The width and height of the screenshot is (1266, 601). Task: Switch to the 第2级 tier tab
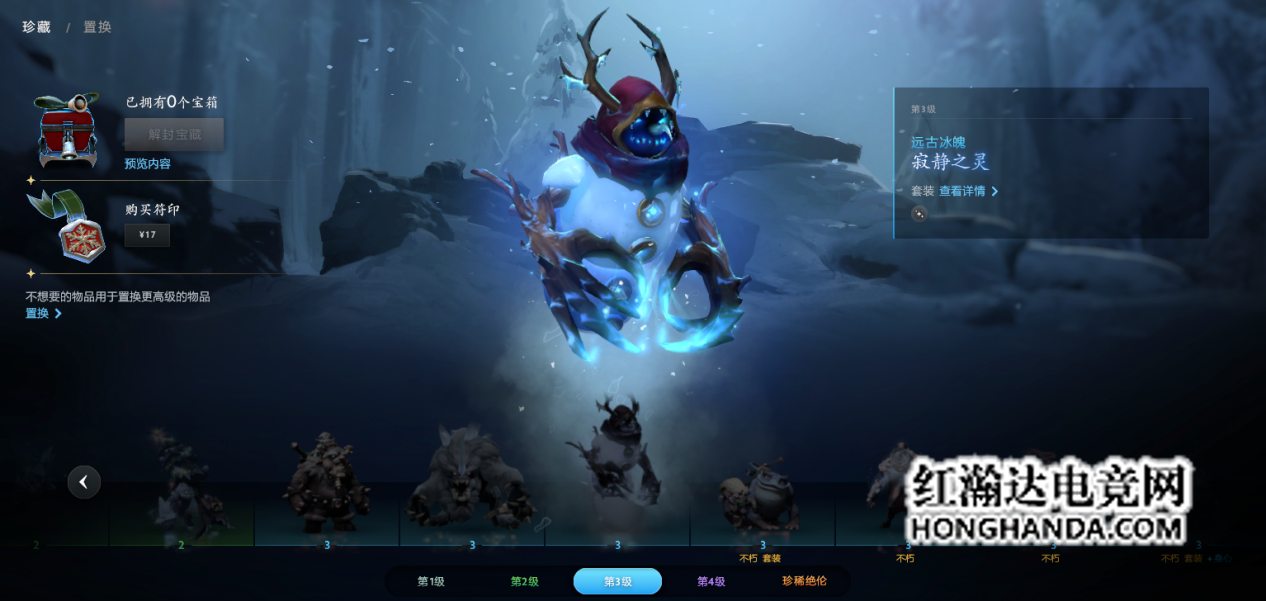point(524,581)
